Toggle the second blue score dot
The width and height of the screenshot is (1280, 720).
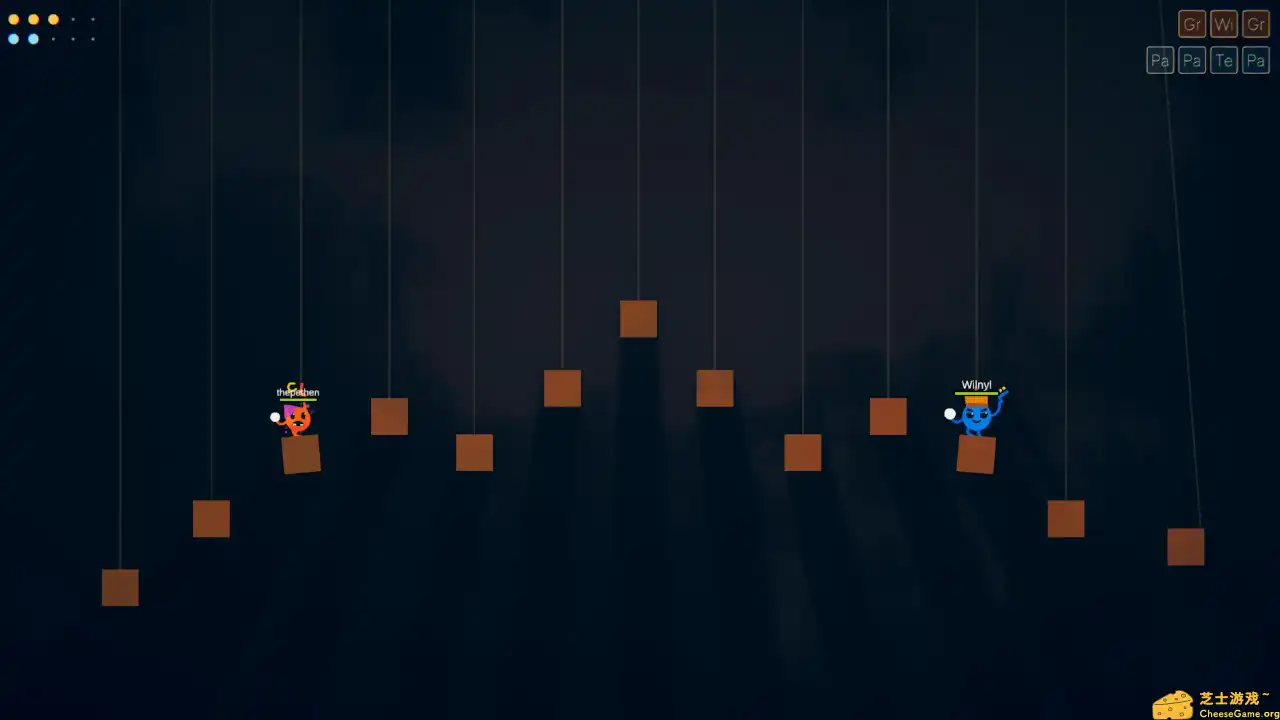[34, 38]
